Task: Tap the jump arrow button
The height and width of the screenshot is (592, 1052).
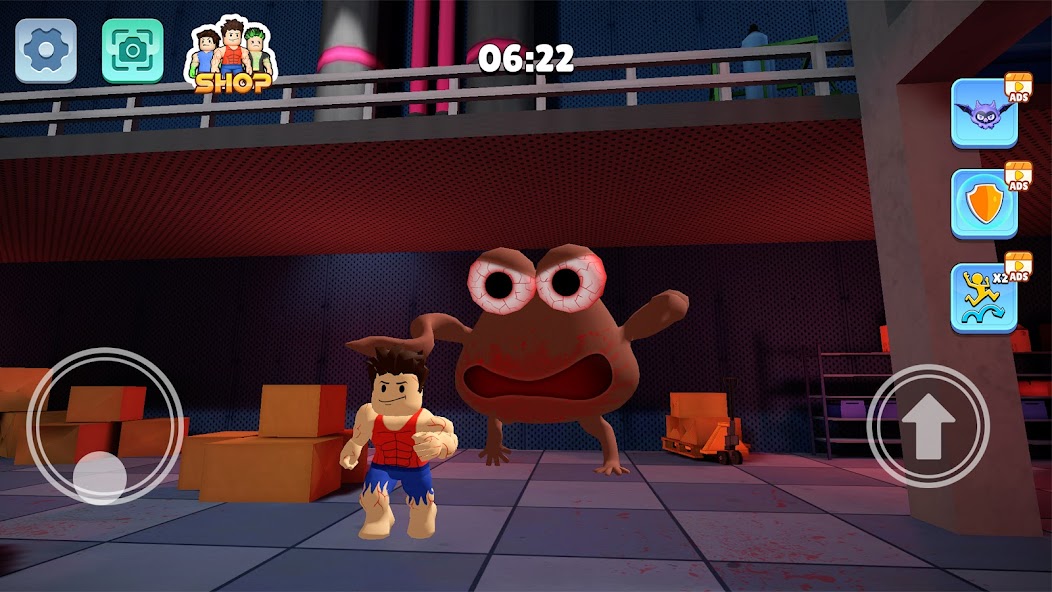Action: pos(927,426)
